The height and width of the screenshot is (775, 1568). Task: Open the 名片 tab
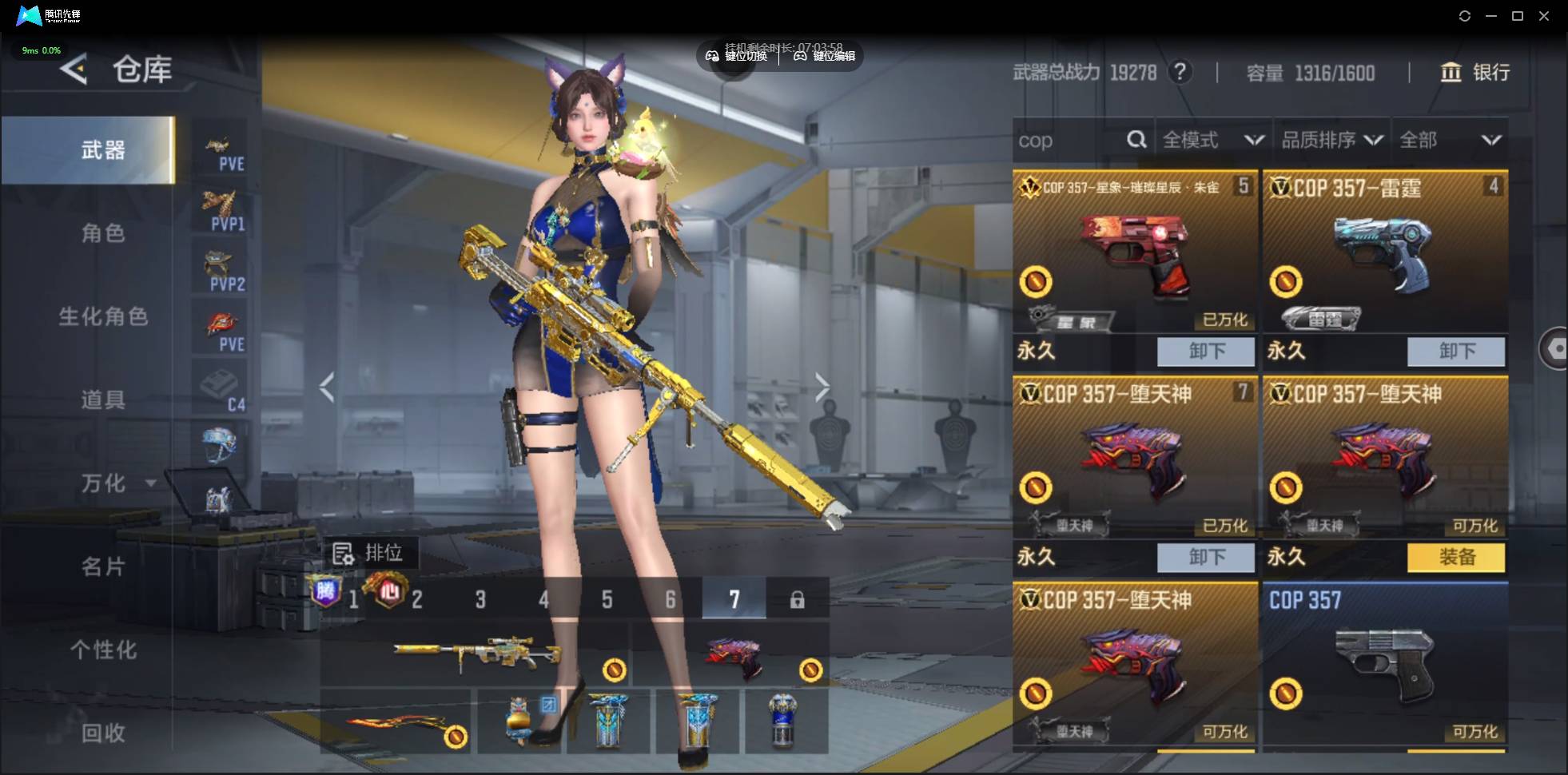click(103, 567)
